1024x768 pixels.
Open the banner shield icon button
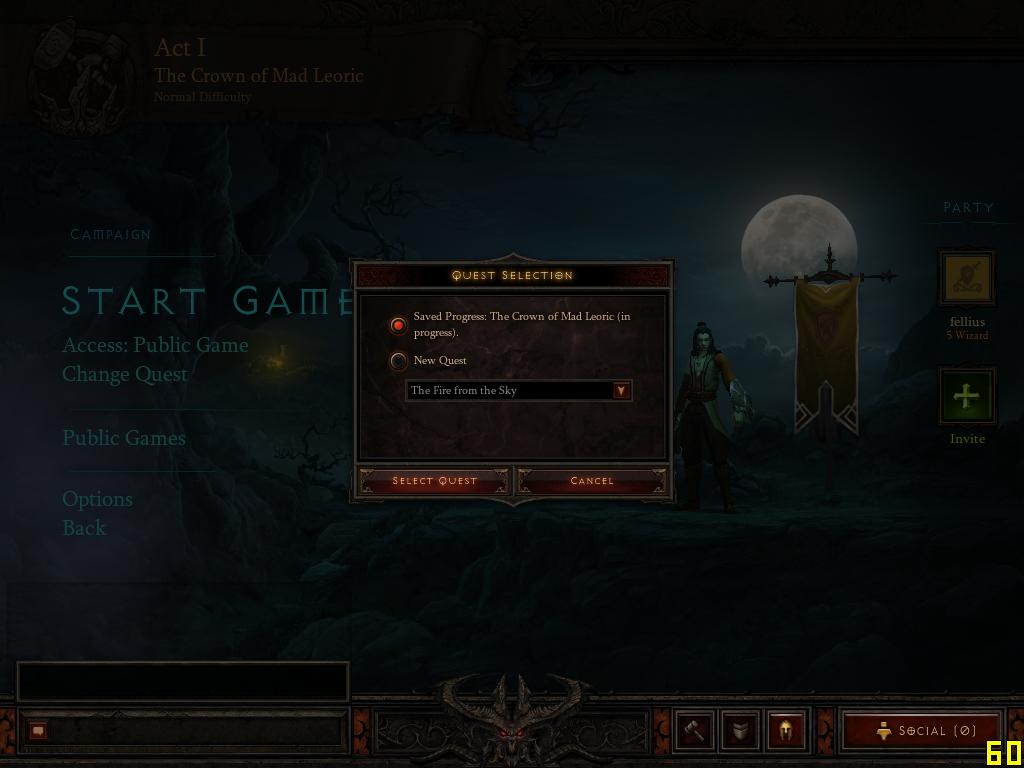coord(740,731)
